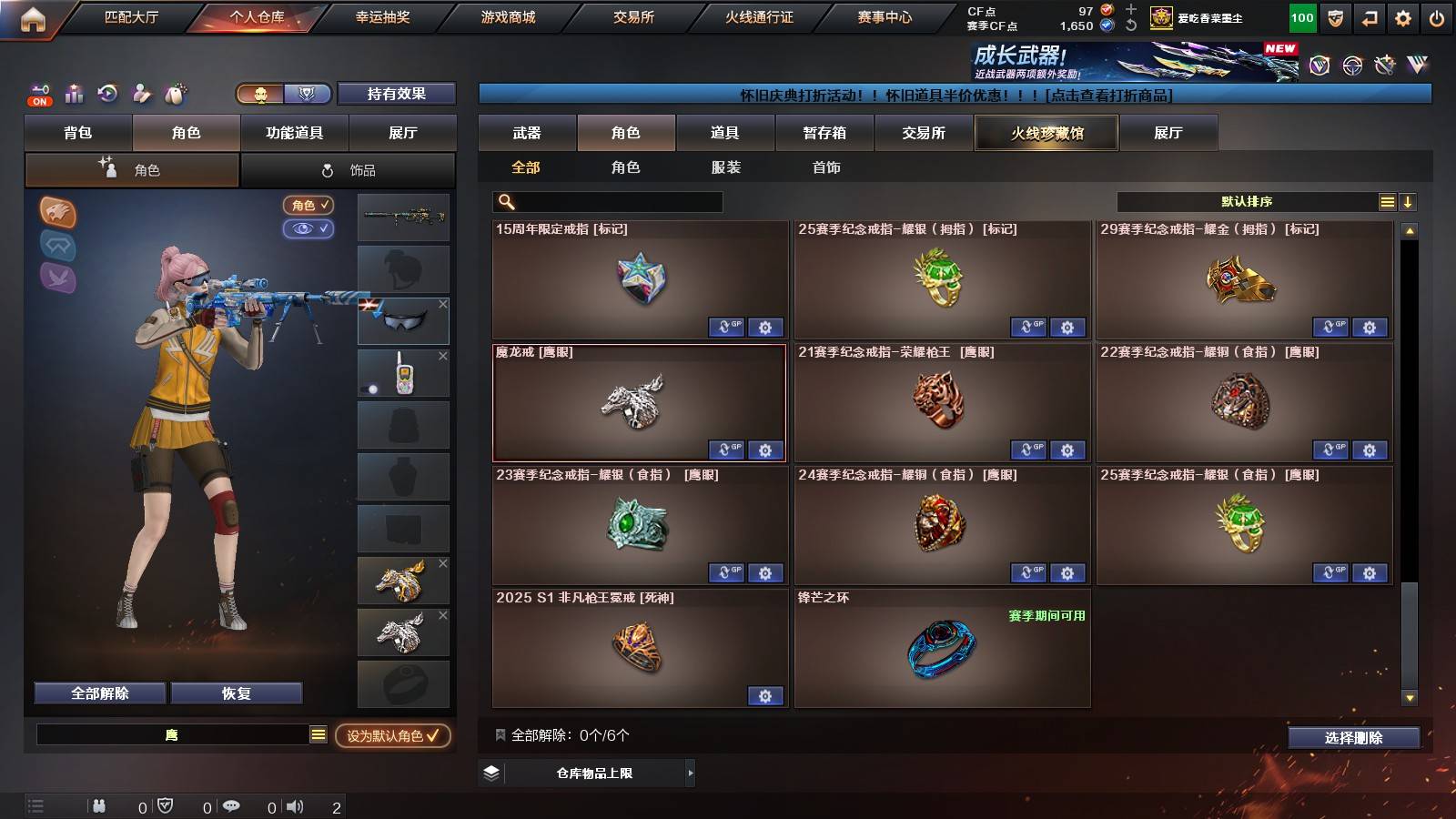The height and width of the screenshot is (819, 1456).
Task: Toggle the eye visibility checkmark below 角色
Action: [x=309, y=229]
